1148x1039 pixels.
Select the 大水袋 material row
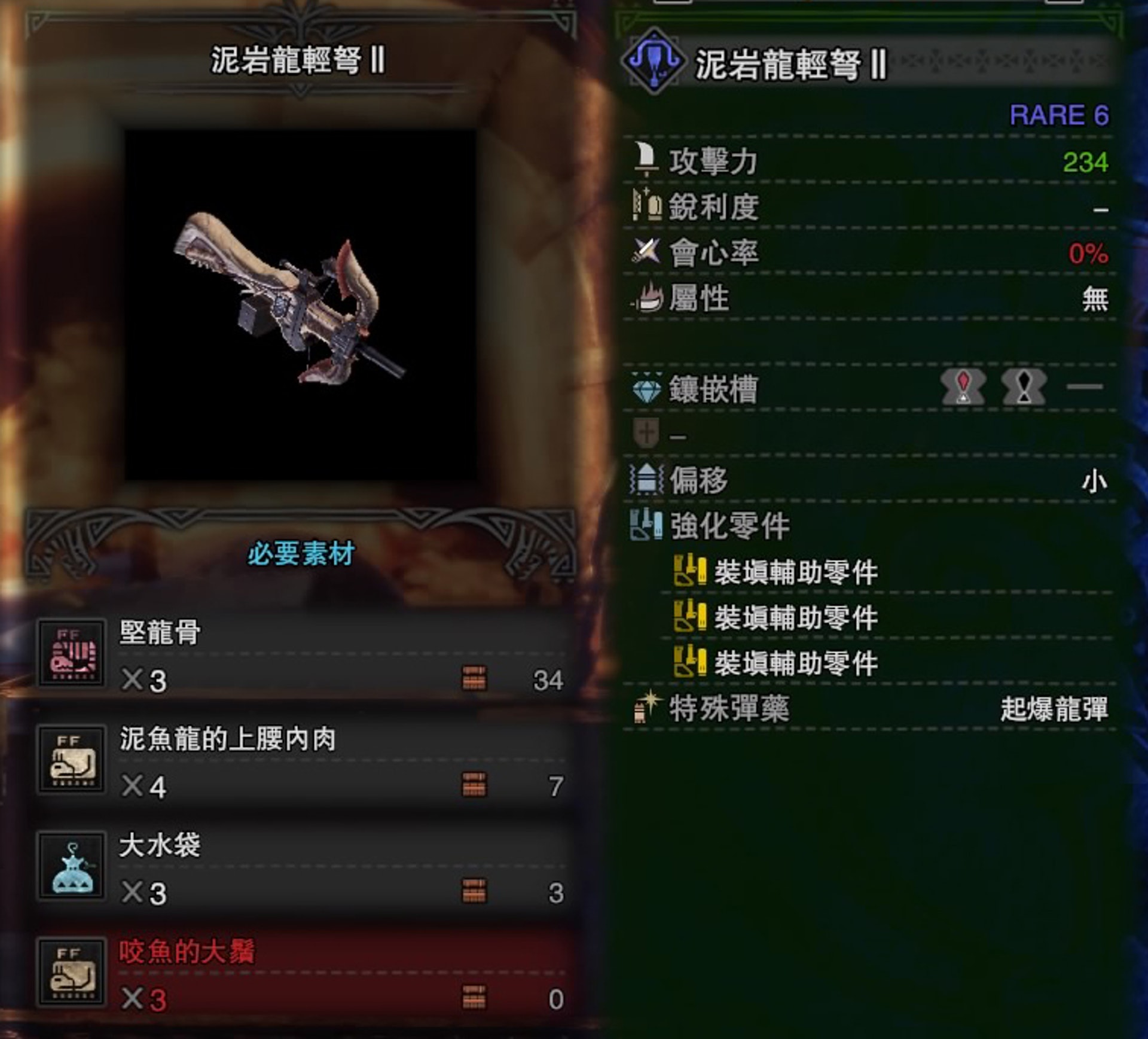coord(302,867)
